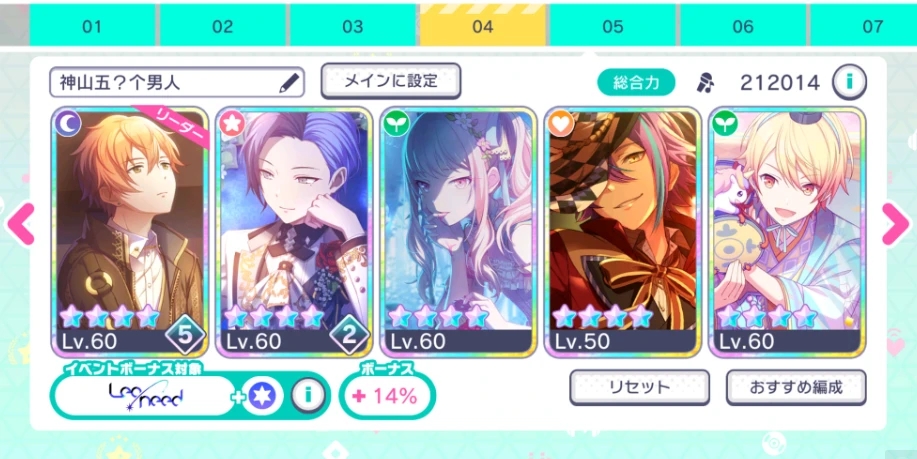Select team slot tab 05
Image resolution: width=917 pixels, height=459 pixels.
(612, 26)
